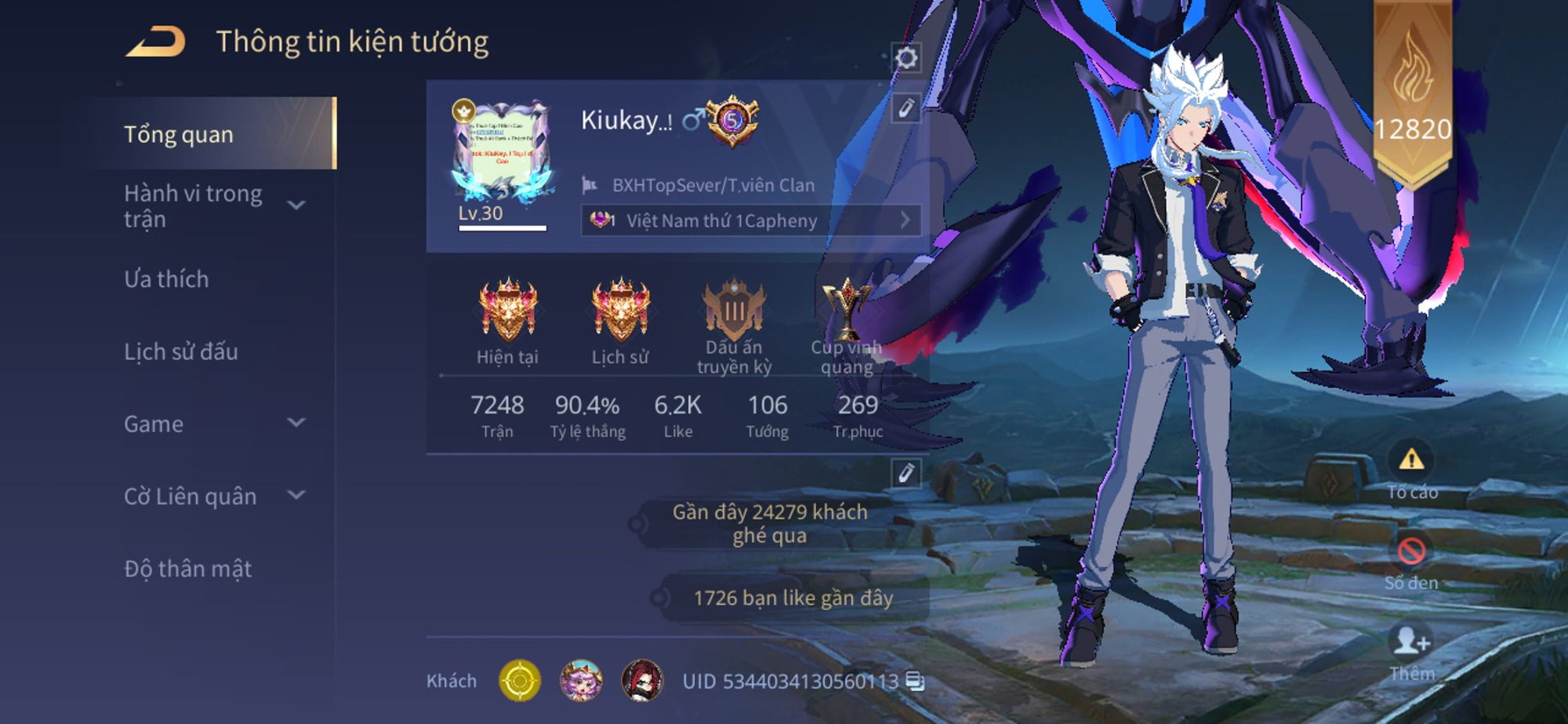Open the Ưa thích tab
Screen dimensions: 1568x724
tap(167, 279)
